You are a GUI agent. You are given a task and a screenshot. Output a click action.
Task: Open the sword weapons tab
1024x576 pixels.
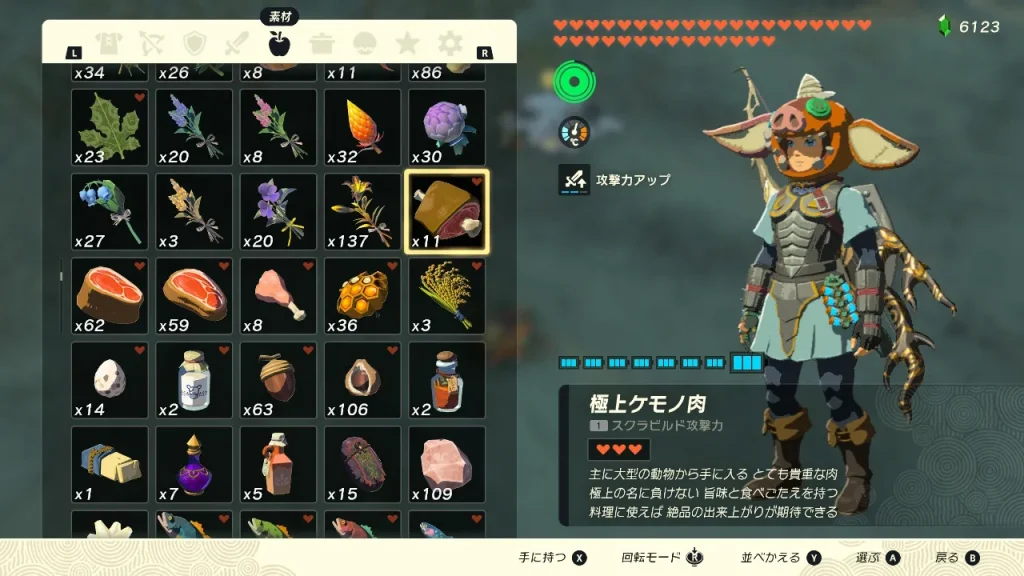click(236, 43)
